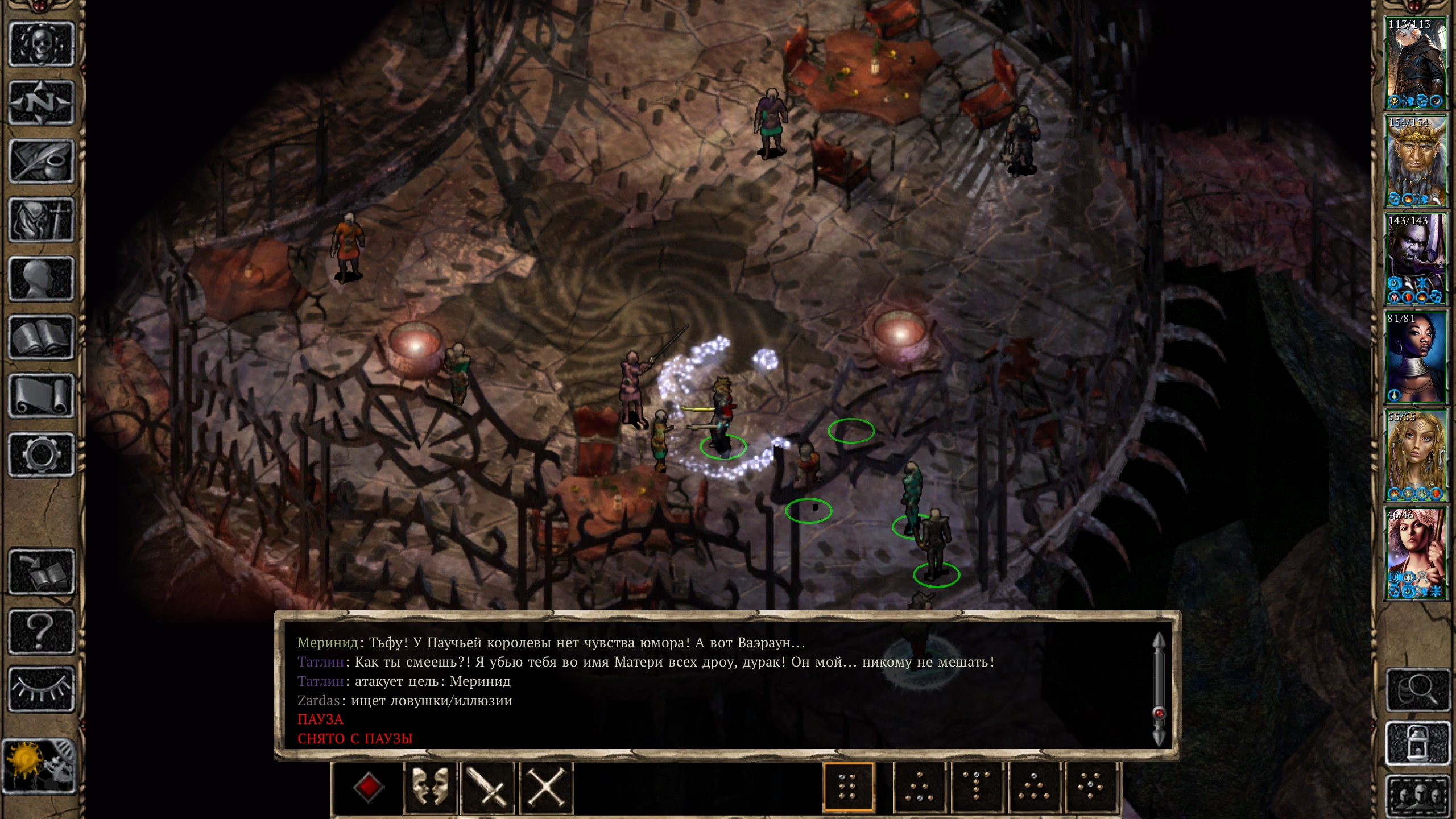Screen dimensions: 1456x819
Task: Select the horned-helmet dwarf portrait
Action: coord(1415,161)
